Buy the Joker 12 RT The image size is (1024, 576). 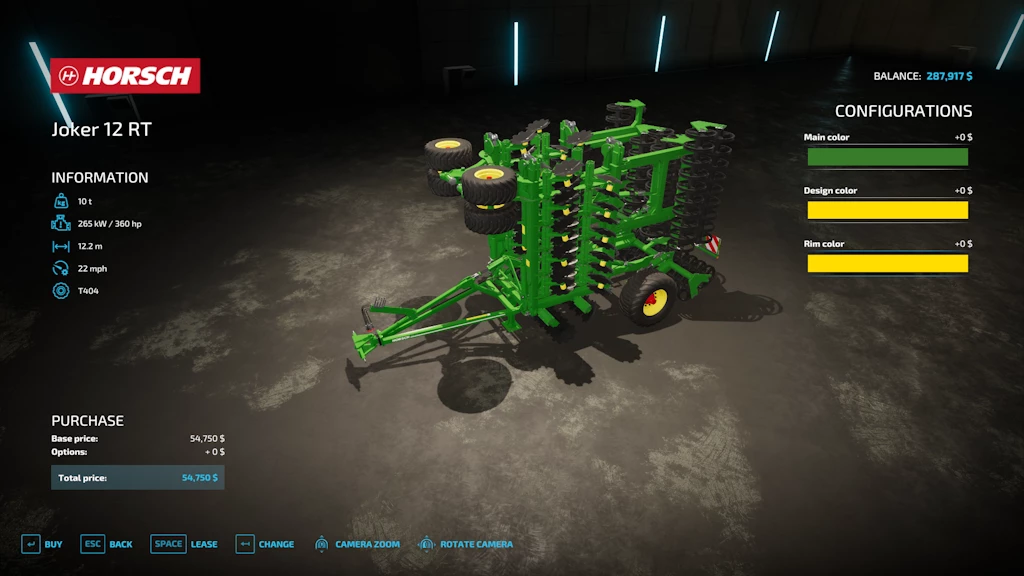[x=42, y=544]
